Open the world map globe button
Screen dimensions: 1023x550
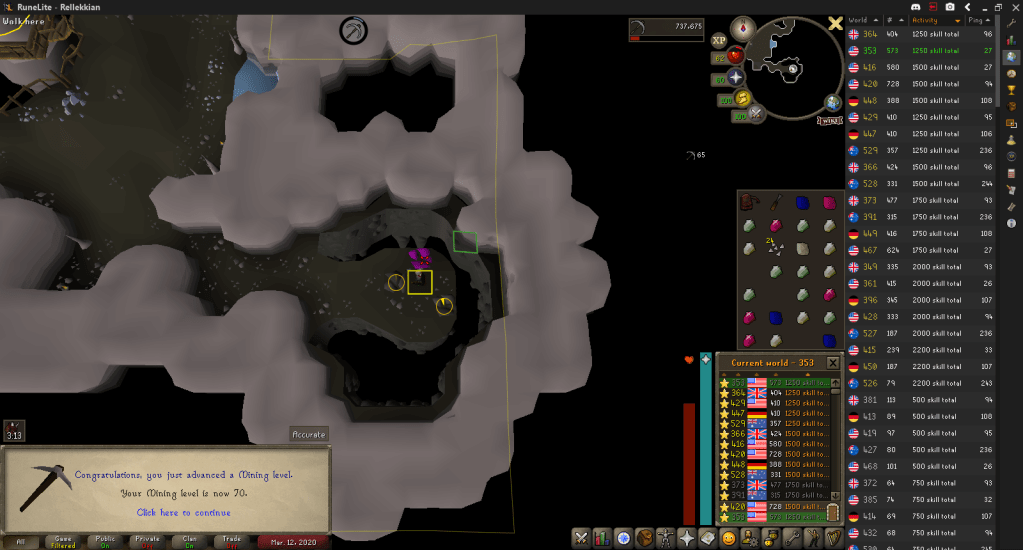coord(833,102)
